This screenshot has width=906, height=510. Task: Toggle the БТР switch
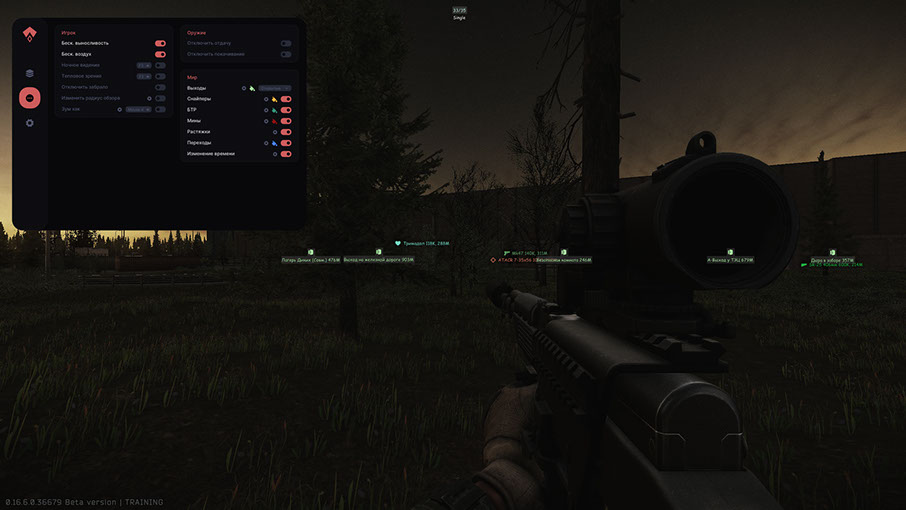click(286, 110)
